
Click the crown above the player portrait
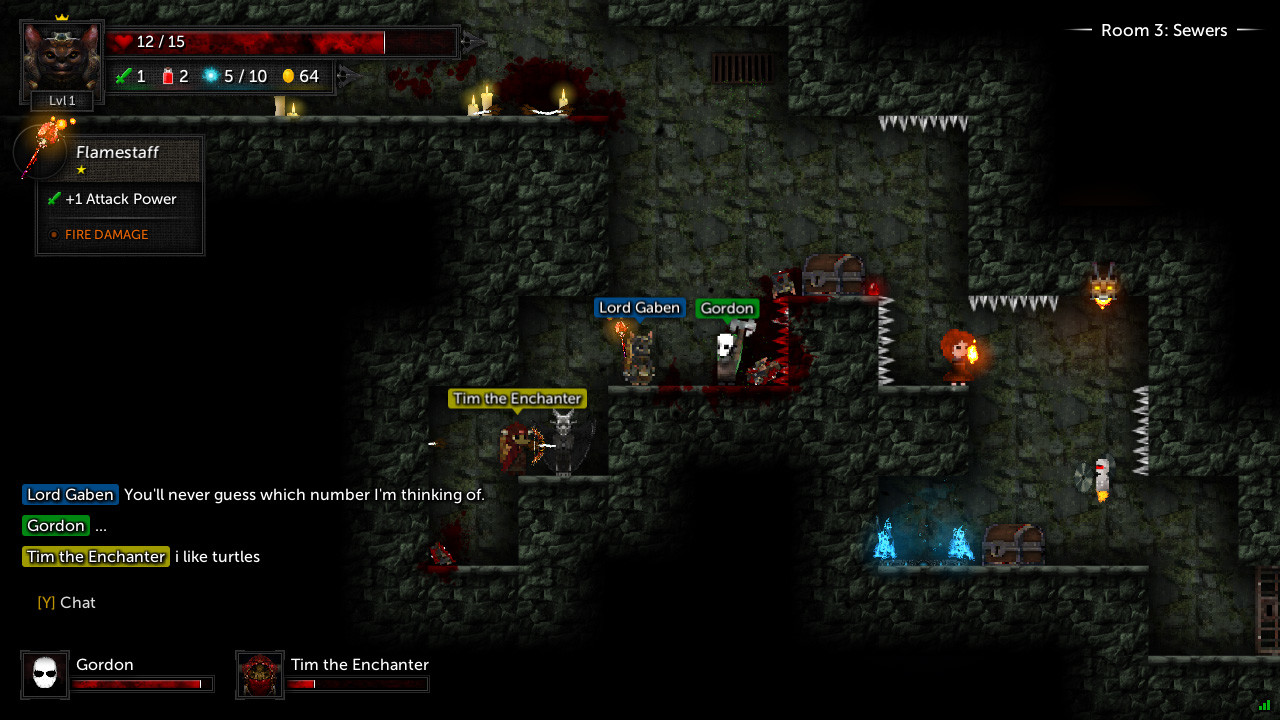[61, 15]
